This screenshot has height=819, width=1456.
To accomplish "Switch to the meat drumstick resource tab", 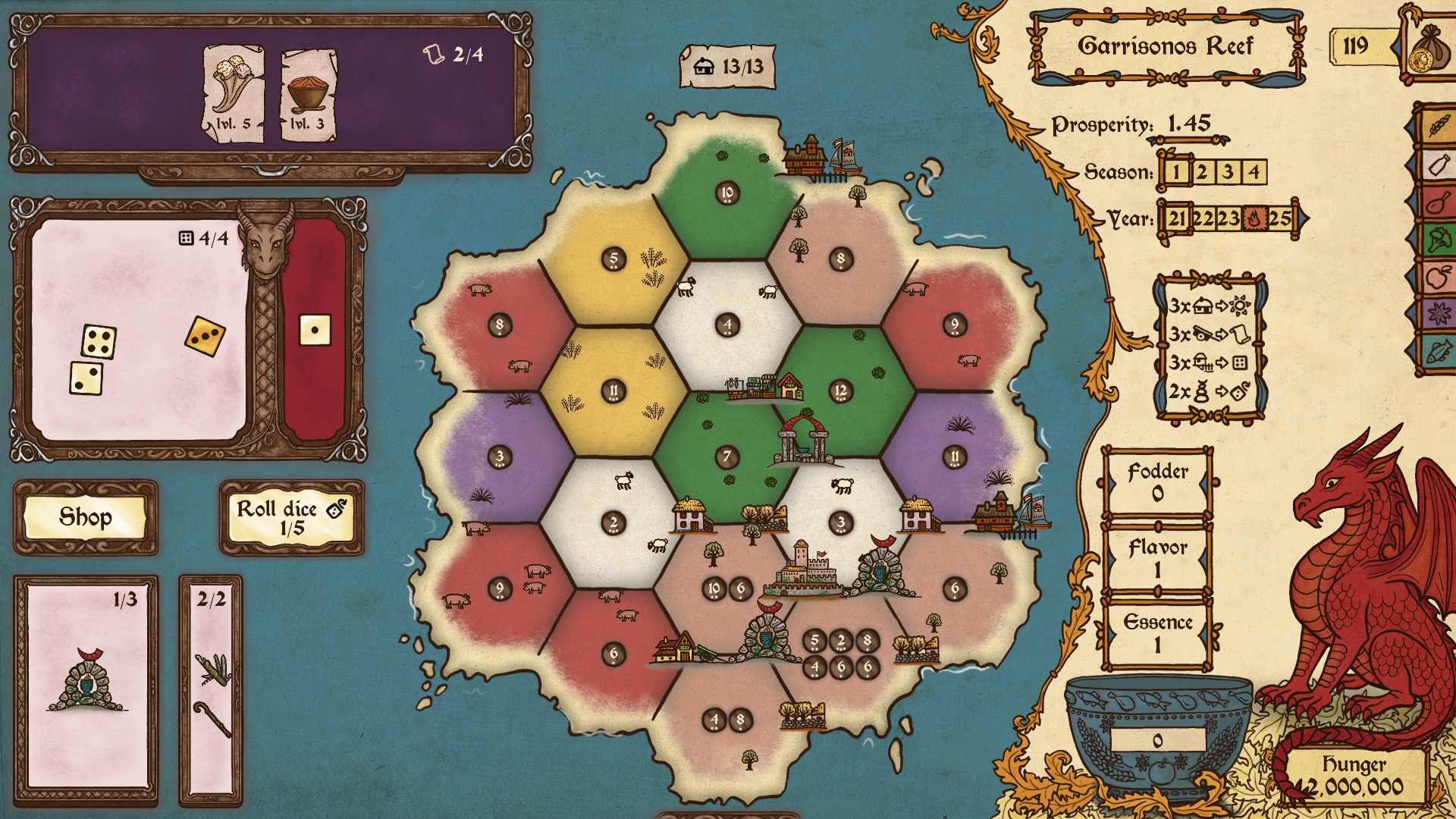I will coord(1438,203).
